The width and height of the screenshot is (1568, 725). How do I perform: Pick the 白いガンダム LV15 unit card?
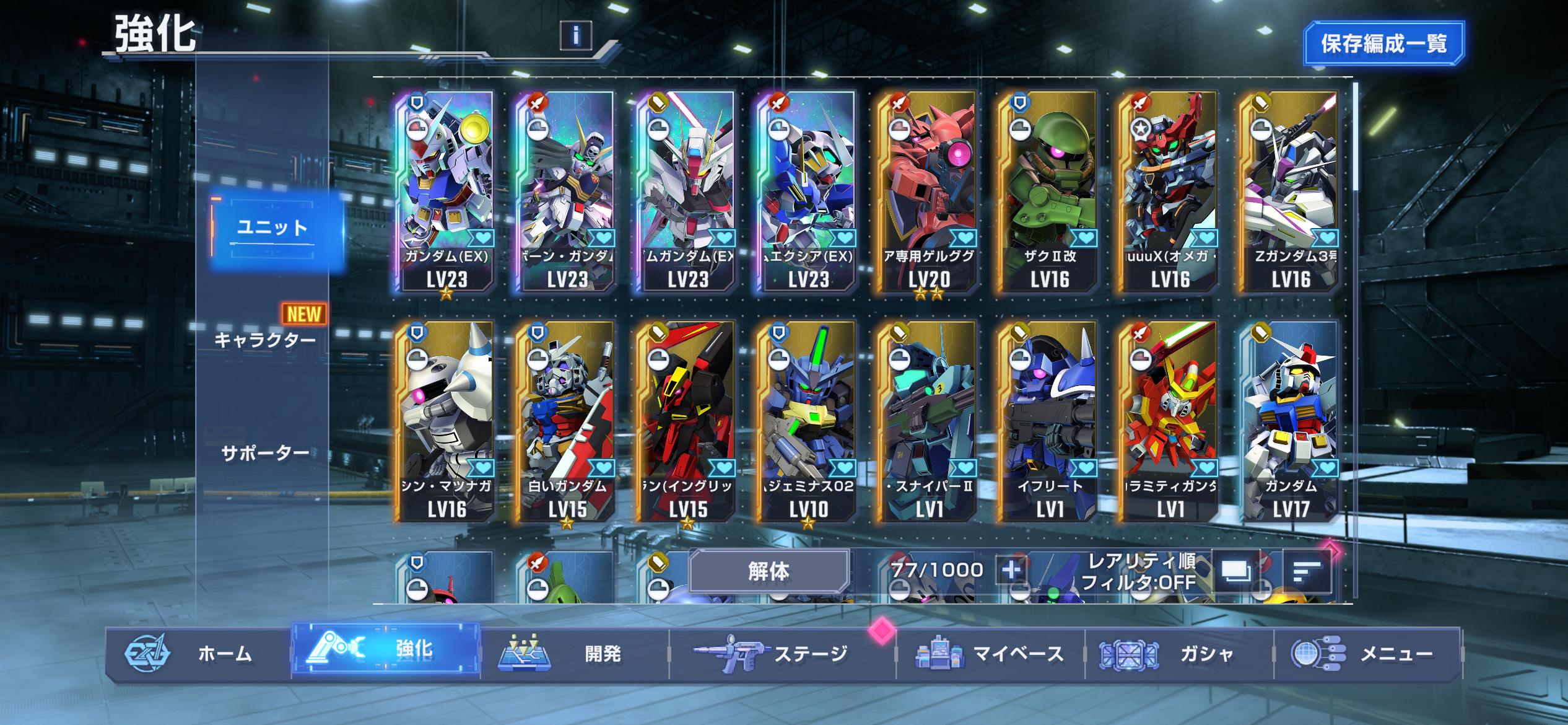(x=567, y=421)
